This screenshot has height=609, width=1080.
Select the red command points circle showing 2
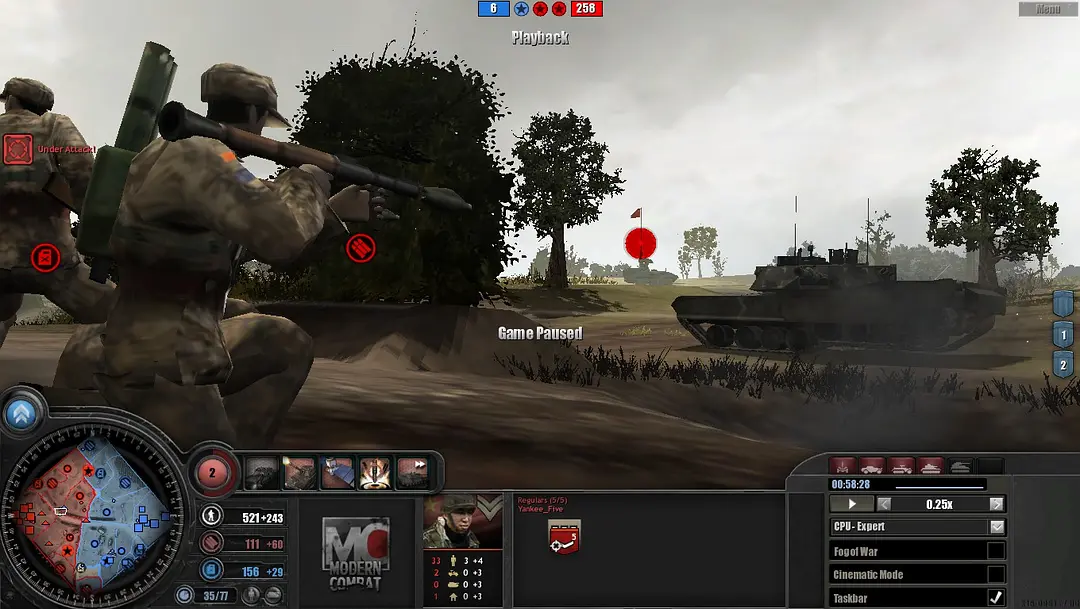[x=212, y=472]
